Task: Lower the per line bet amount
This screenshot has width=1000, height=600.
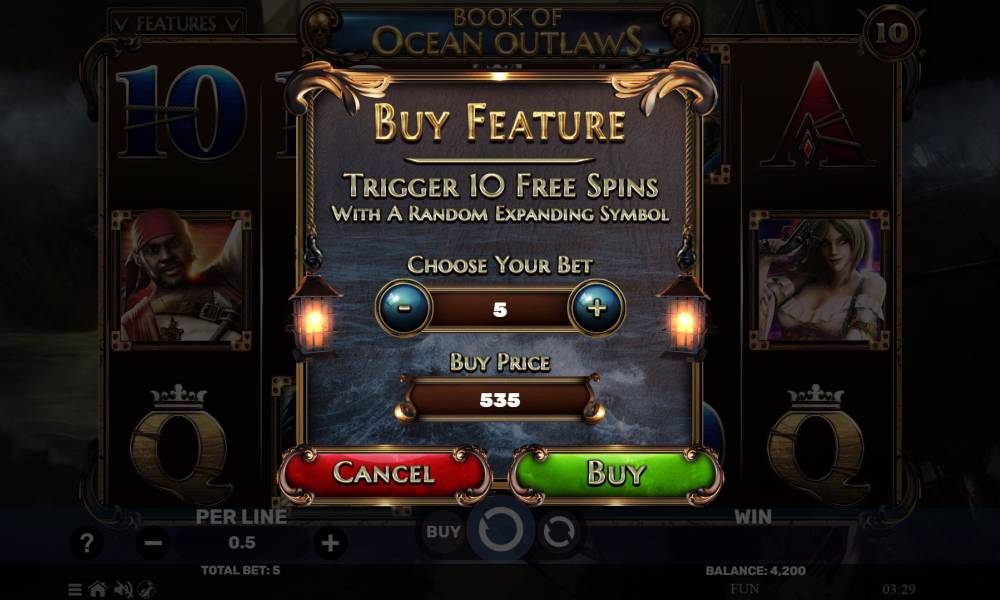Action: pyautogui.click(x=153, y=543)
